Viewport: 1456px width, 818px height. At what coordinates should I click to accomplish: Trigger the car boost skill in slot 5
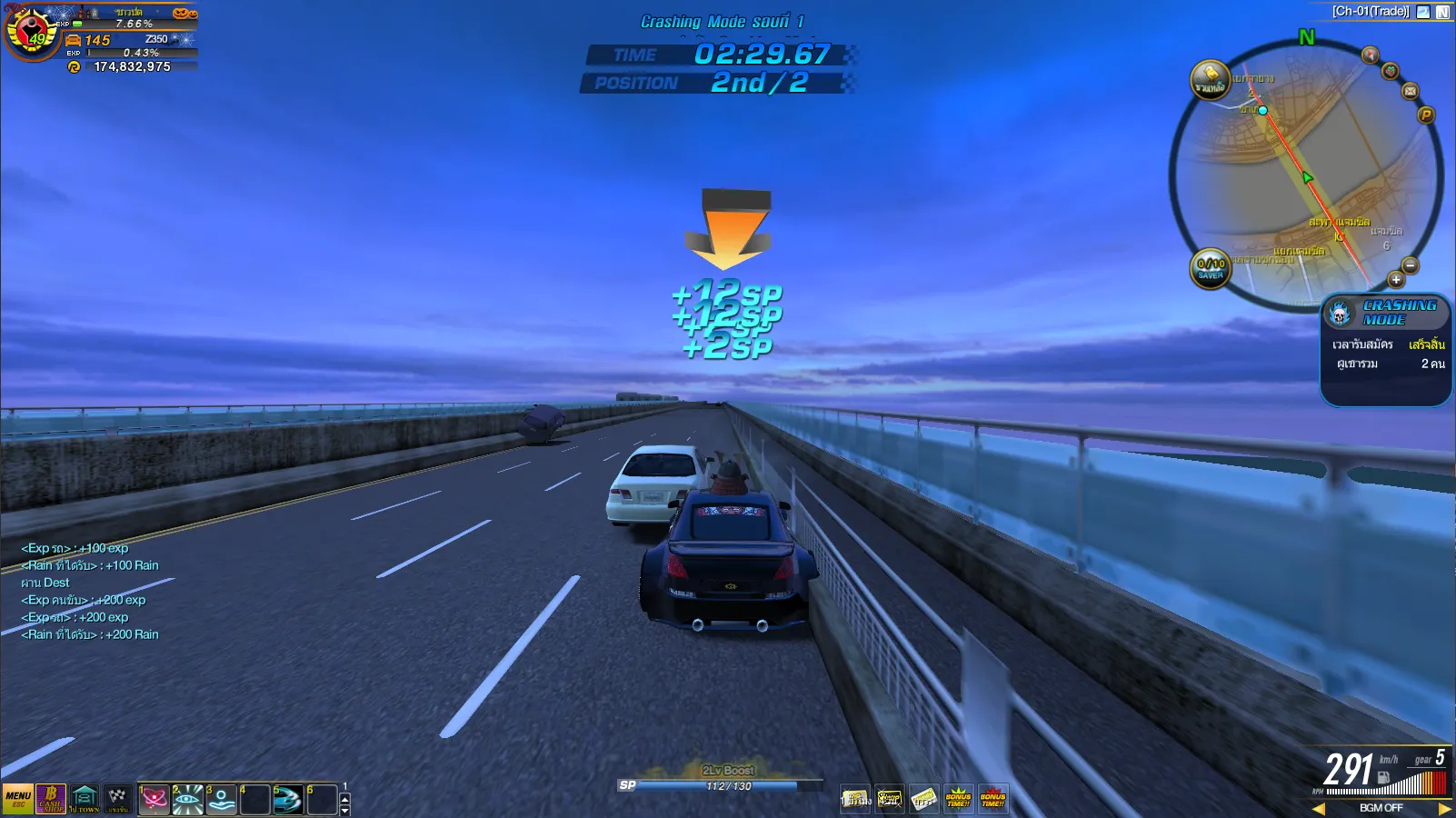[288, 800]
